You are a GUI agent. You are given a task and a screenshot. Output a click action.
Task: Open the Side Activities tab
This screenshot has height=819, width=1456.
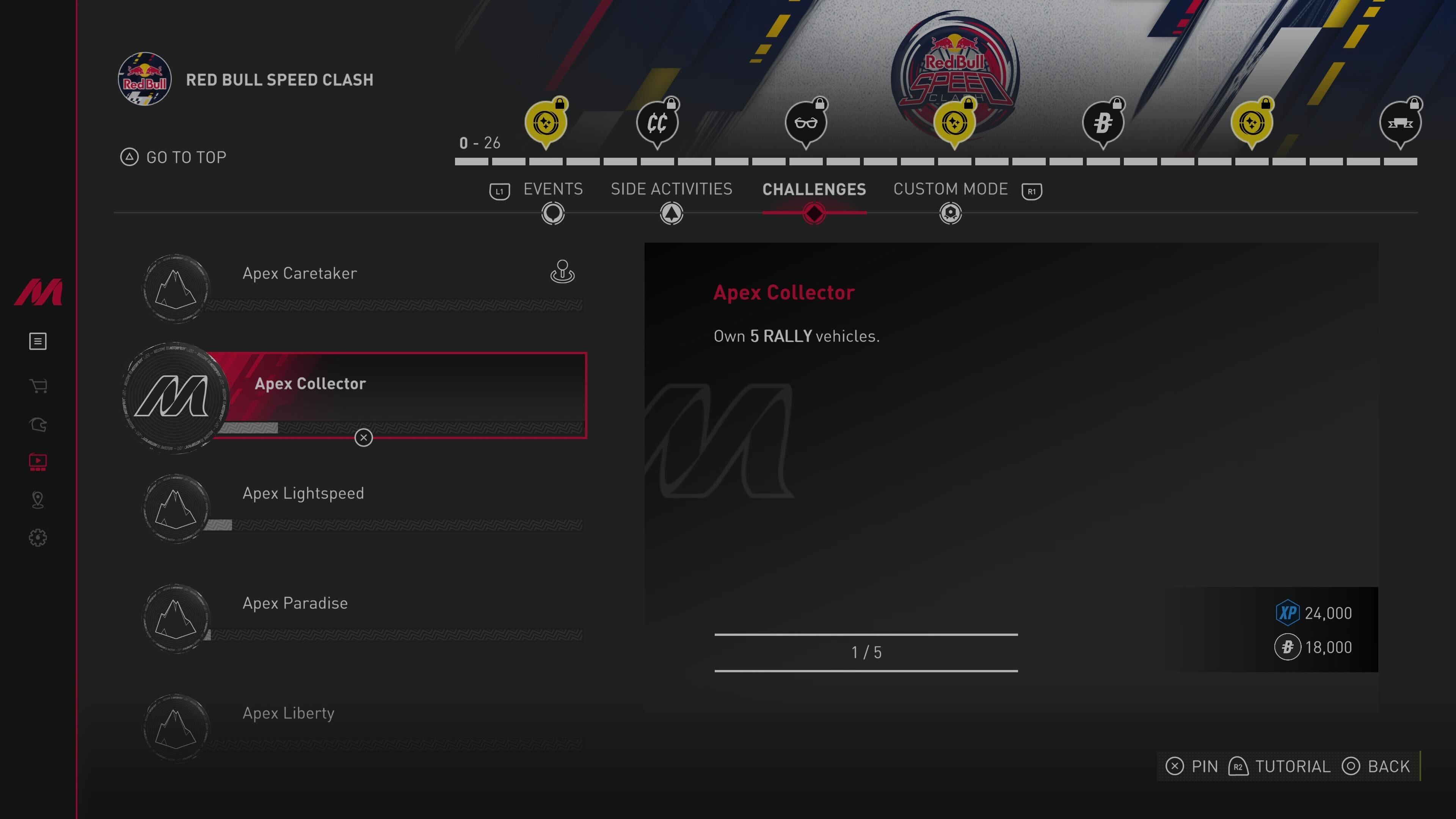point(671,189)
